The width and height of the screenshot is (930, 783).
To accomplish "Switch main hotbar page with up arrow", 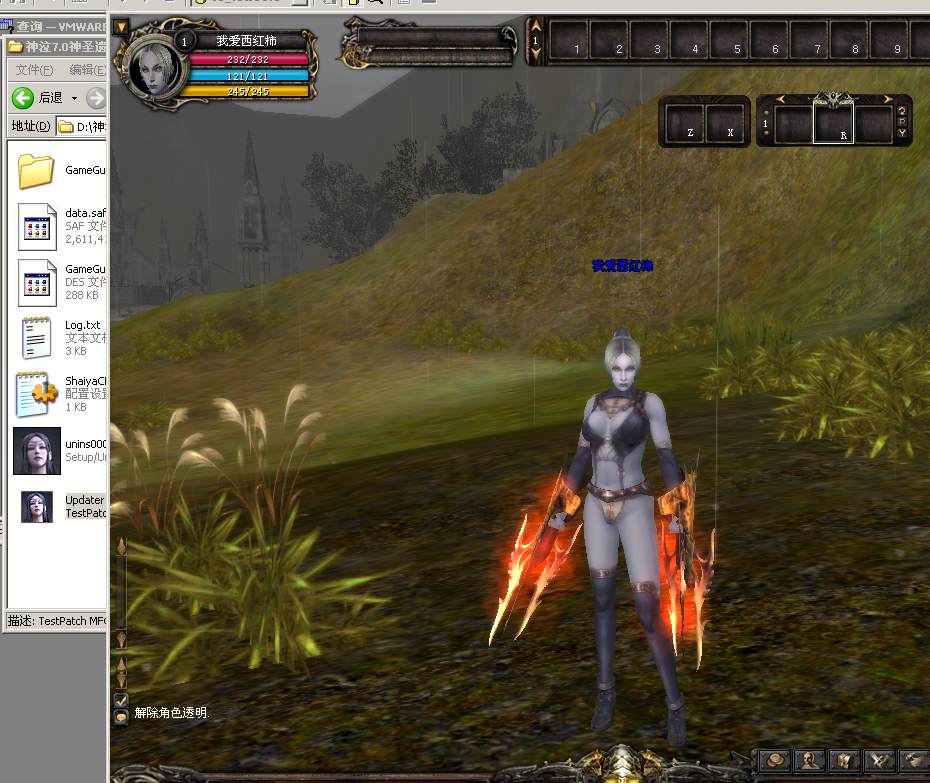I will point(536,27).
